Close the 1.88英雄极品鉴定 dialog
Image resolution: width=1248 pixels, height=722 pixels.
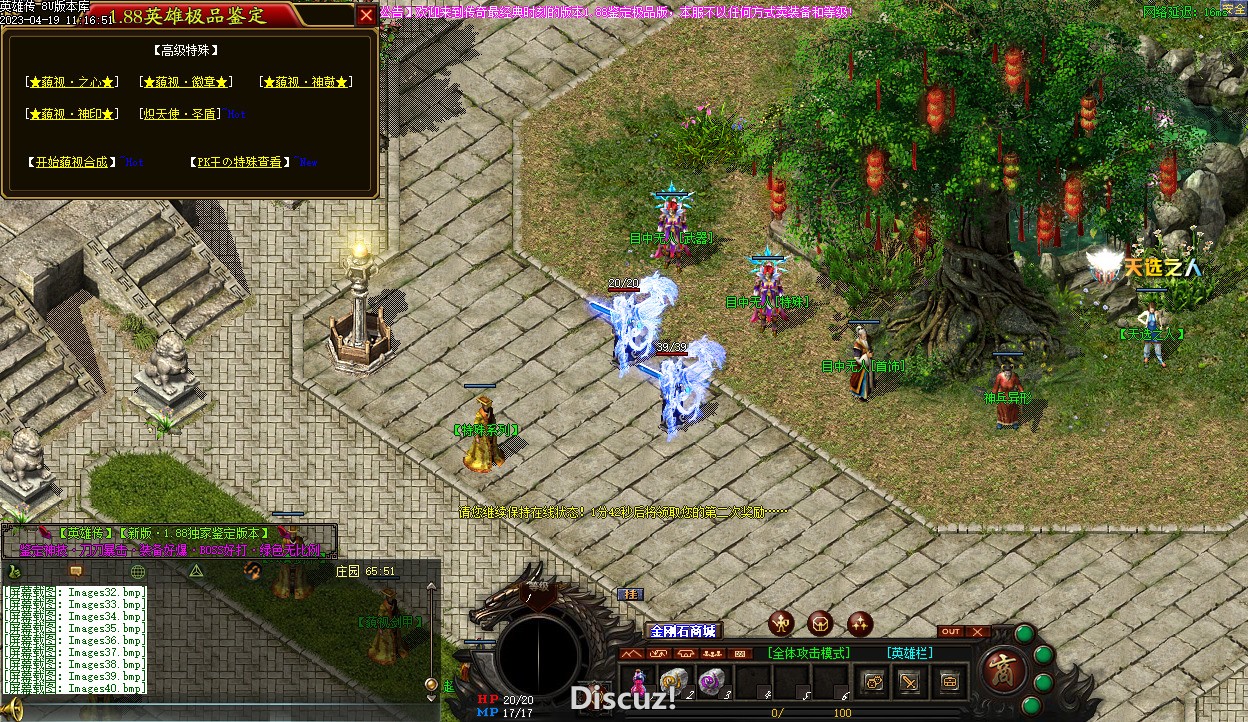pos(366,15)
